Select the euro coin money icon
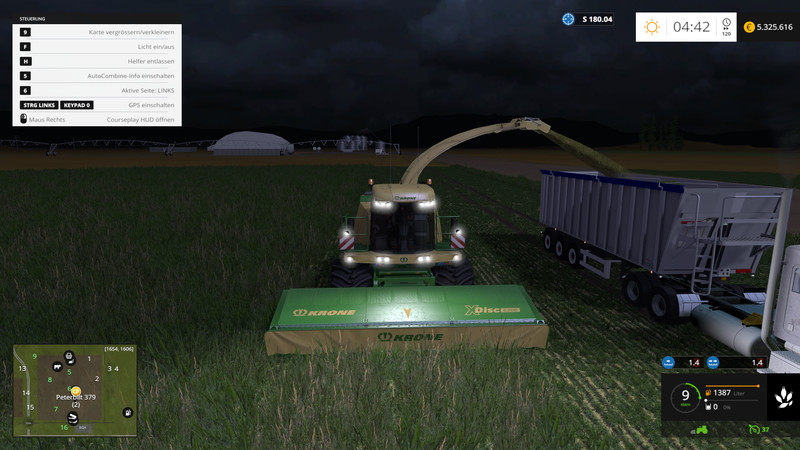 coord(749,27)
